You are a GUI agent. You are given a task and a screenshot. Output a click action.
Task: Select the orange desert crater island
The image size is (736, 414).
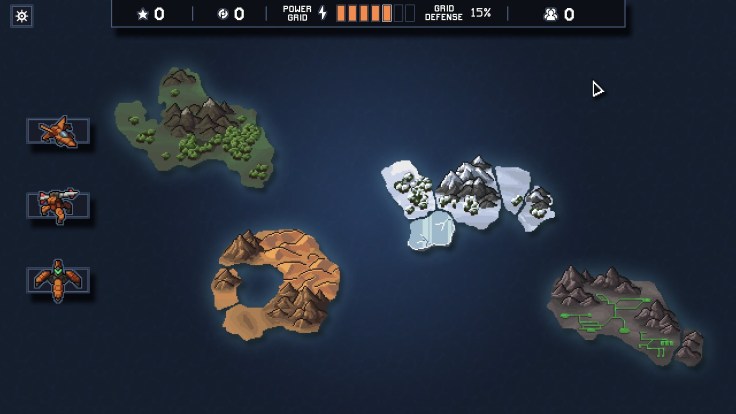coord(275,285)
